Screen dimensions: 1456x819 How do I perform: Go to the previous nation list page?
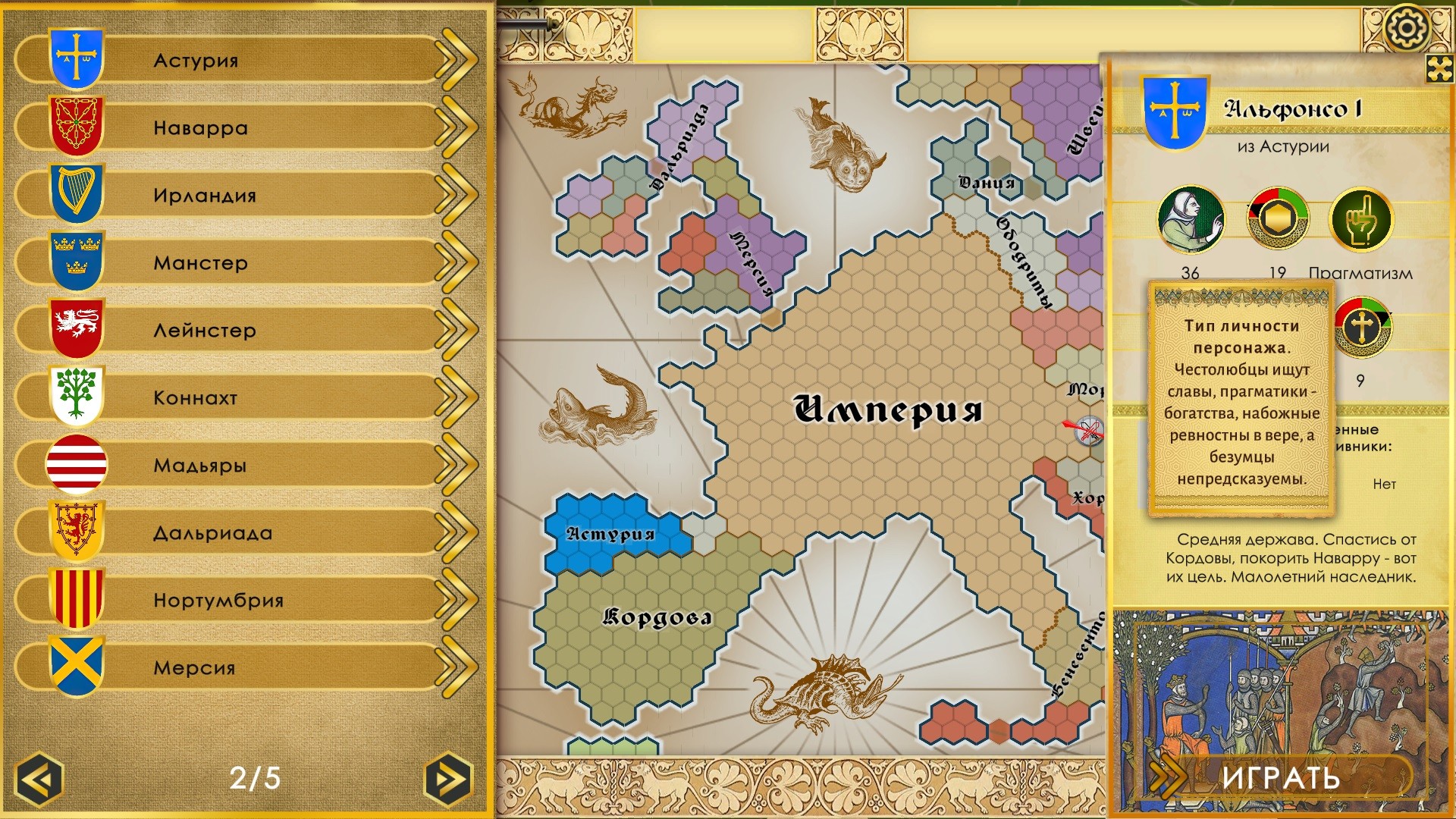pyautogui.click(x=39, y=779)
